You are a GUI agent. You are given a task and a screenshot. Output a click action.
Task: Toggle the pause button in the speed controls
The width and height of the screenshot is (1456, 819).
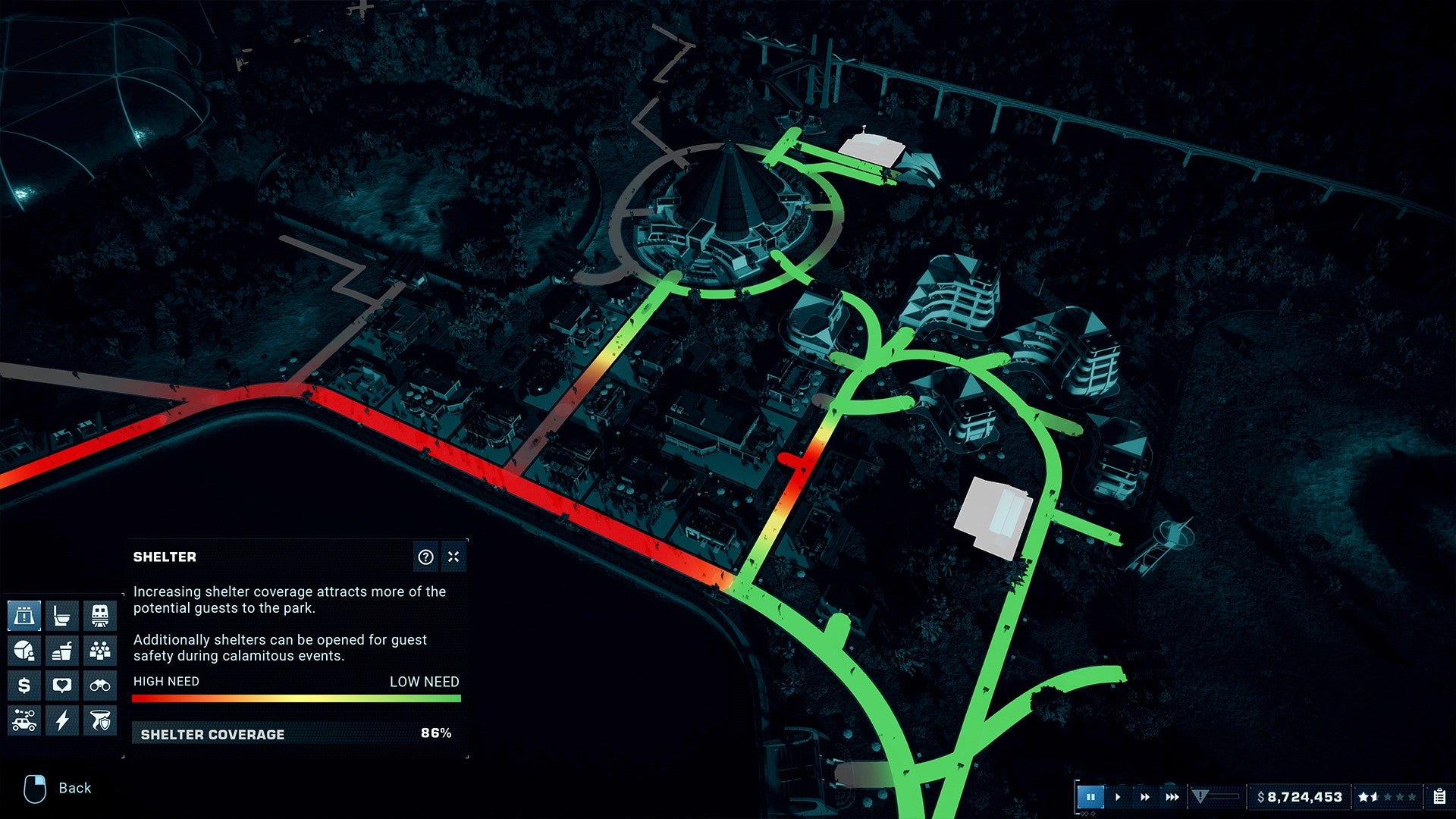tap(1092, 797)
